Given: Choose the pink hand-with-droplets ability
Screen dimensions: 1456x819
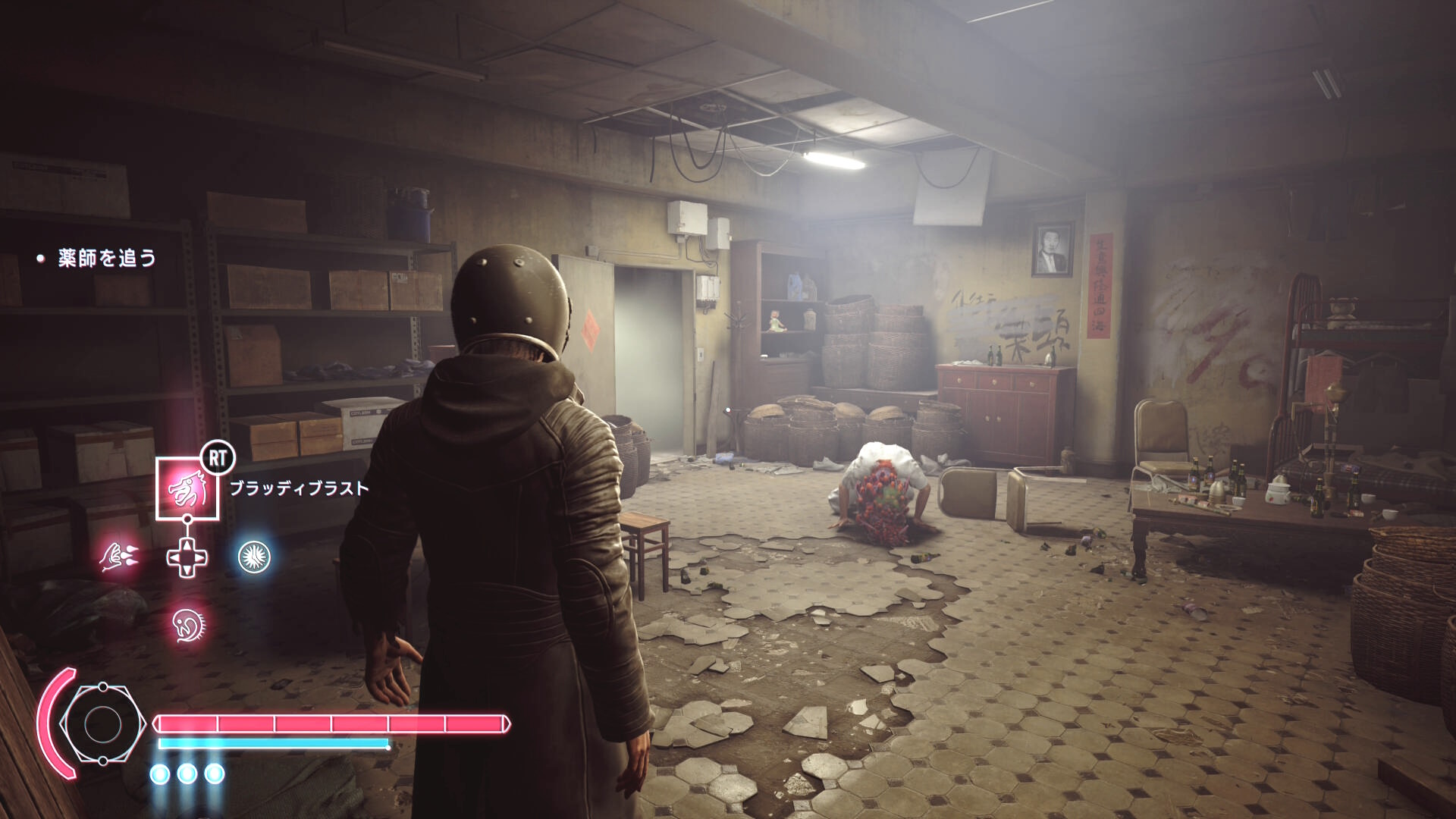Looking at the screenshot, I should pyautogui.click(x=118, y=557).
